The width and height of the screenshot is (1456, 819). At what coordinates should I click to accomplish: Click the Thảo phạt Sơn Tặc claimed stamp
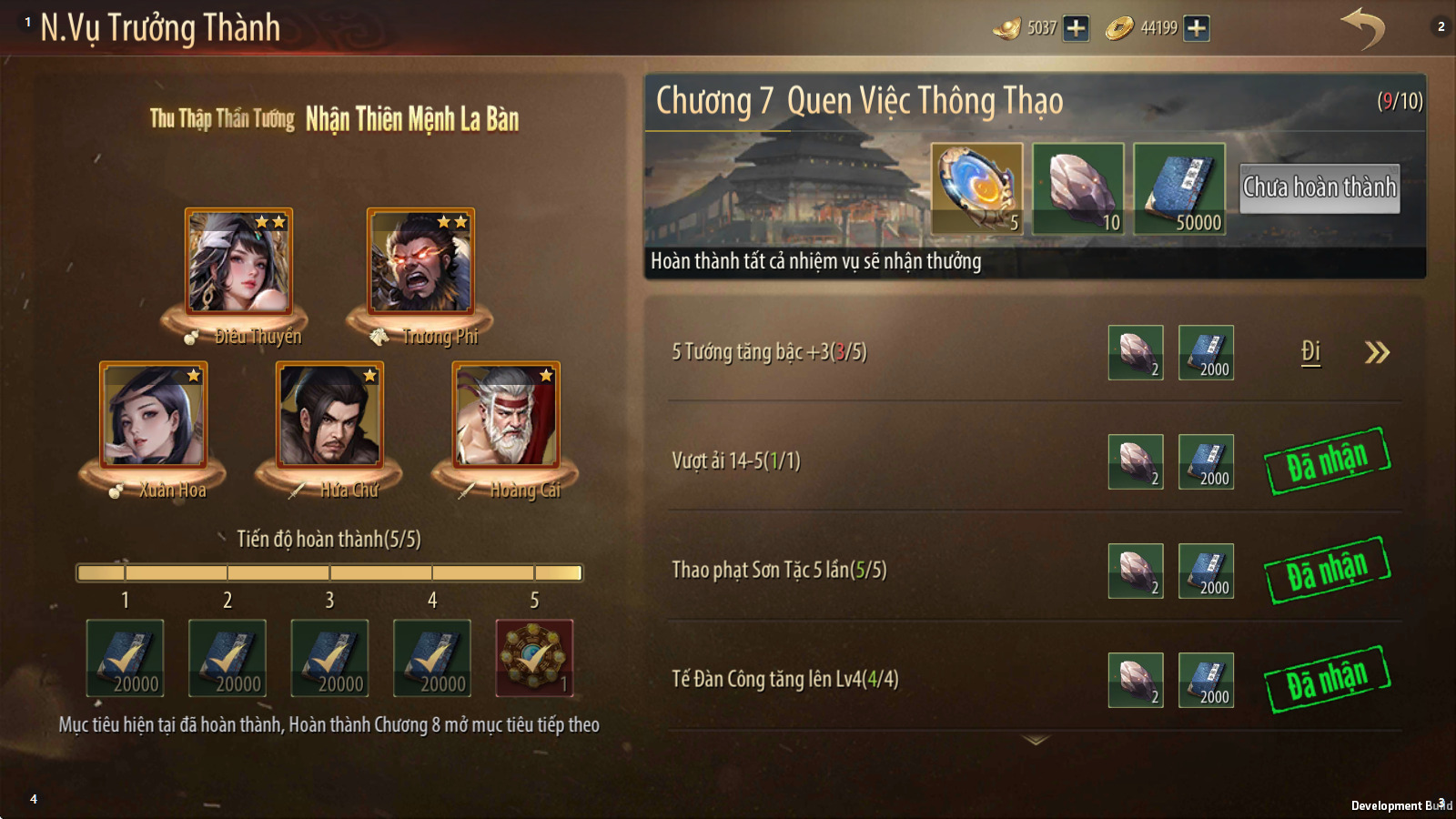[1327, 571]
